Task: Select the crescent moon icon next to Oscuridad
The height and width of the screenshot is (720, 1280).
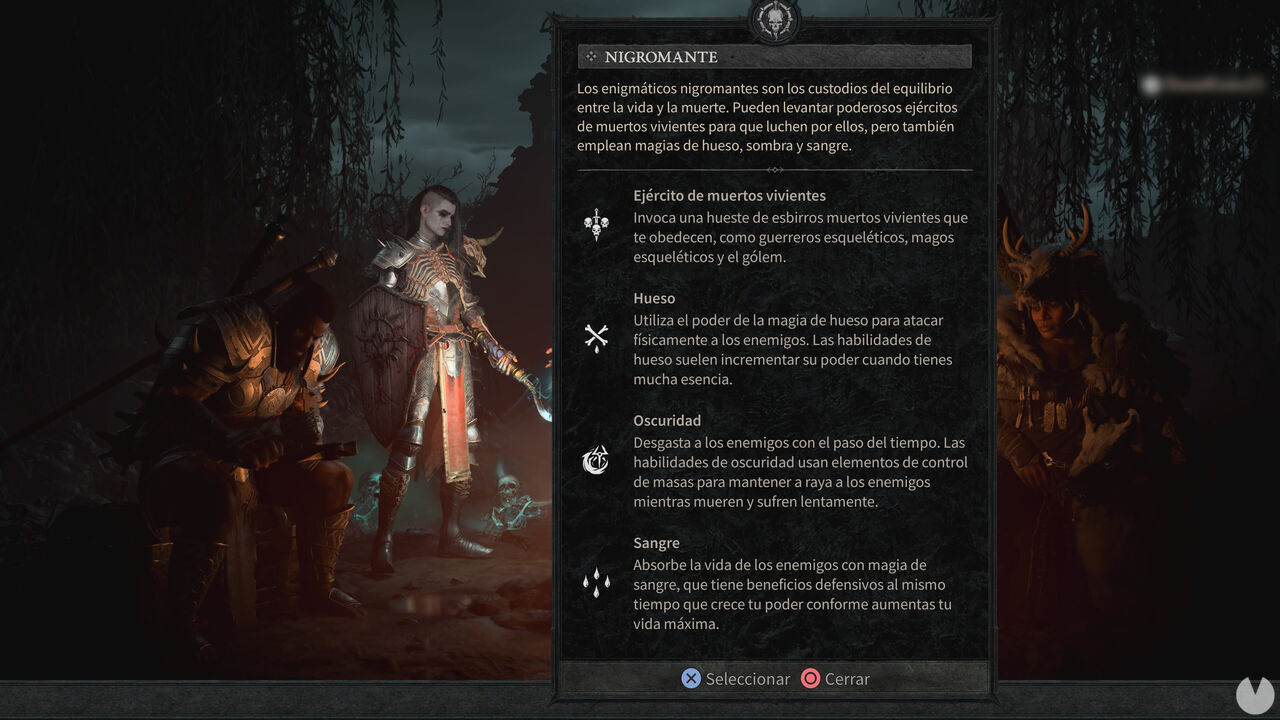Action: pos(595,460)
